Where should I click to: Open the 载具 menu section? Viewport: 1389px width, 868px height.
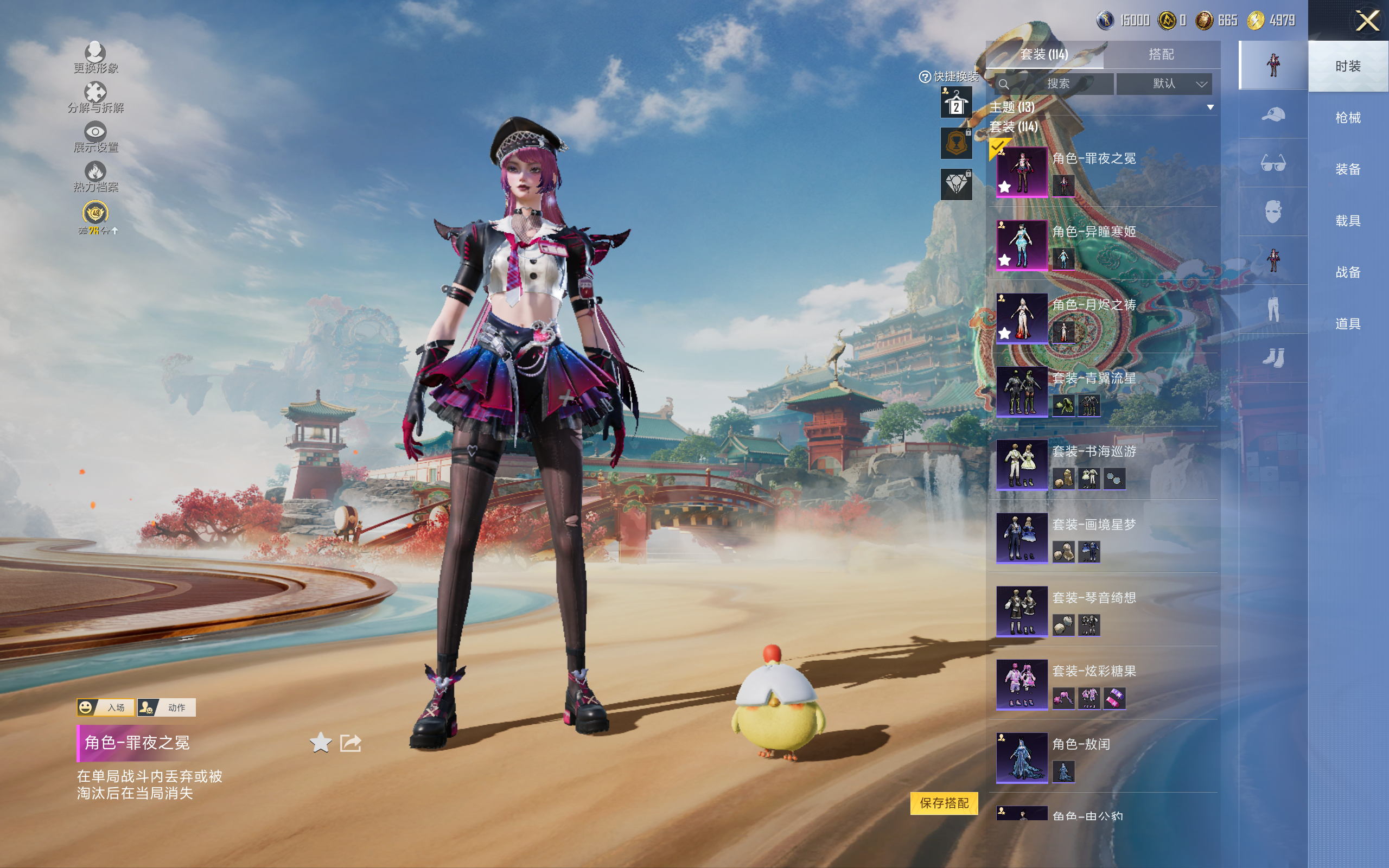[x=1348, y=221]
